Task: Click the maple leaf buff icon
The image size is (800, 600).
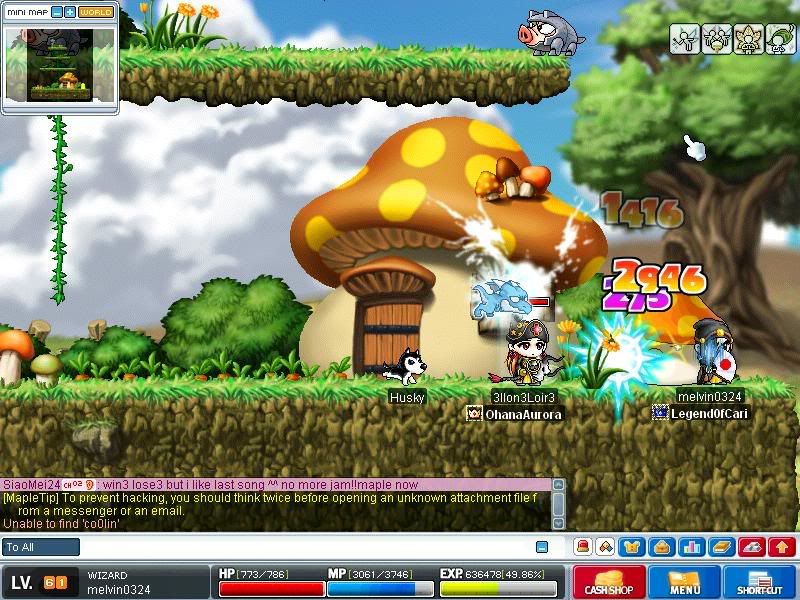Action: (x=748, y=38)
